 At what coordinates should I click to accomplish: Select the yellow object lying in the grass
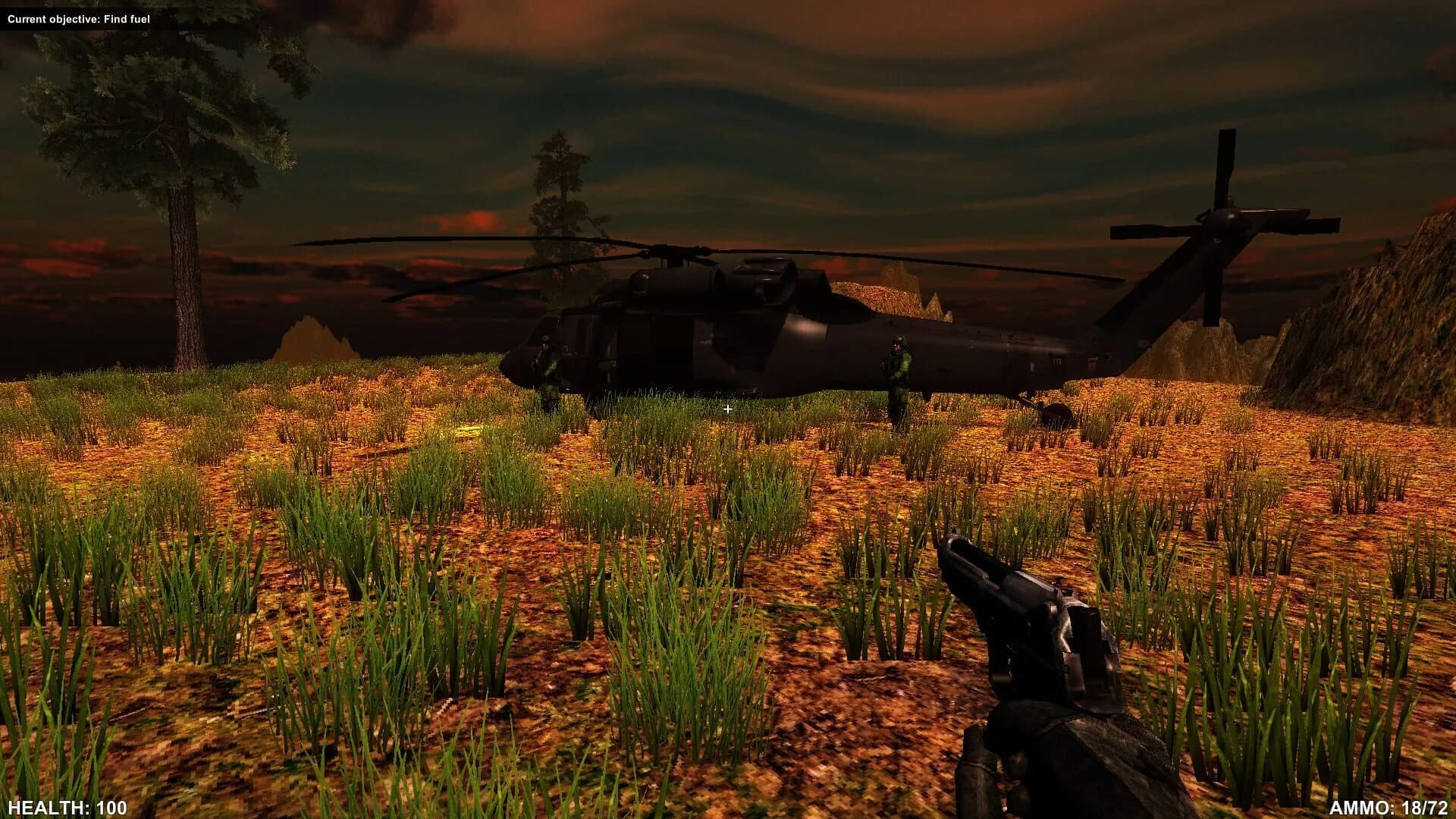point(470,430)
